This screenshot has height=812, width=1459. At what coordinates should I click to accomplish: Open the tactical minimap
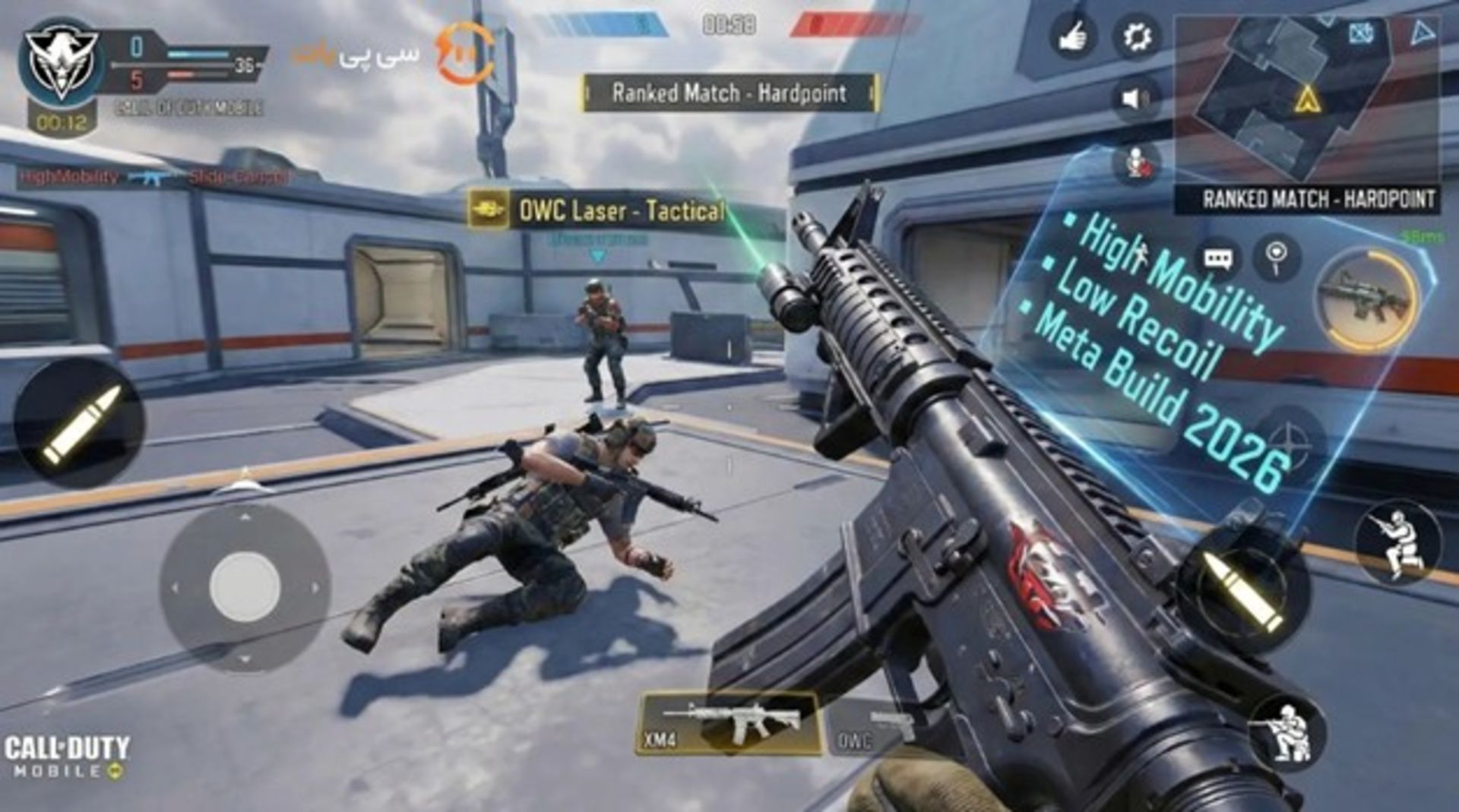click(1306, 99)
